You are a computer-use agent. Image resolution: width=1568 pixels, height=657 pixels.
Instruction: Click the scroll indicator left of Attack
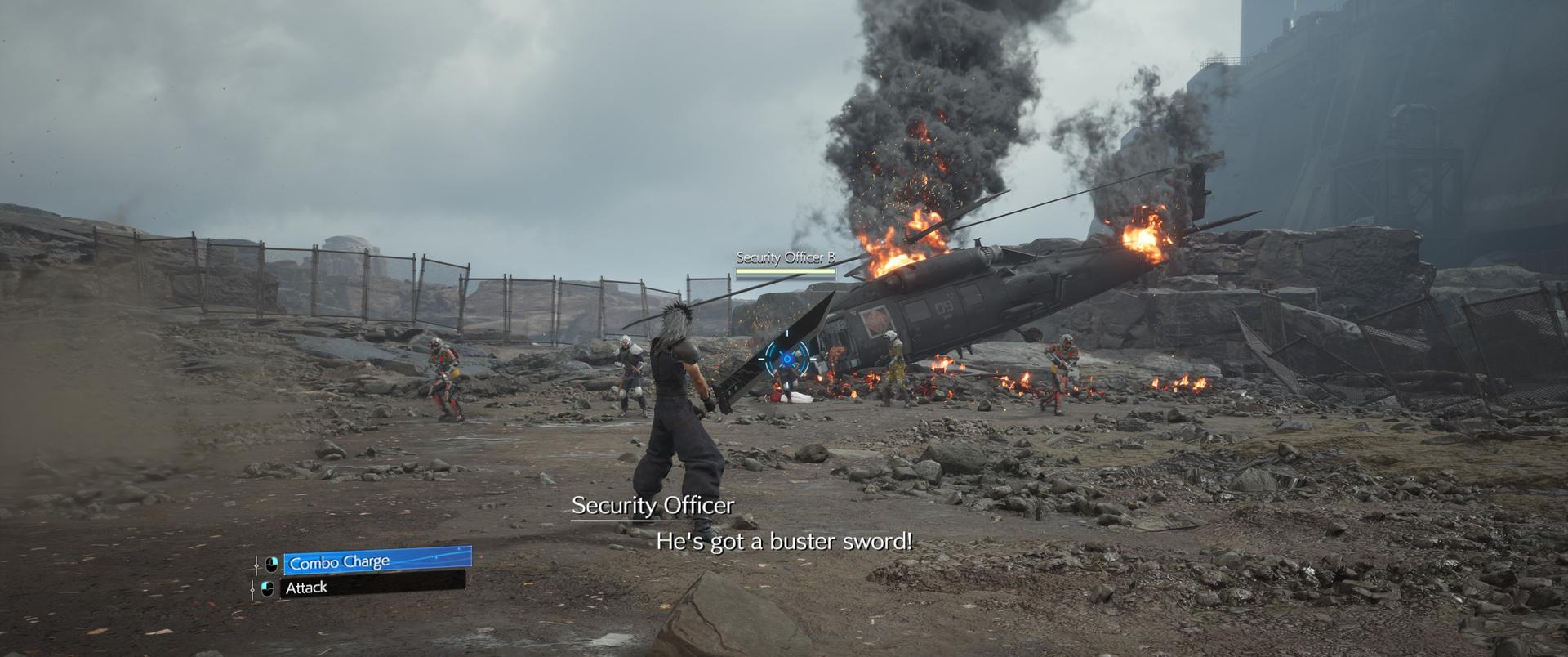[x=253, y=589]
